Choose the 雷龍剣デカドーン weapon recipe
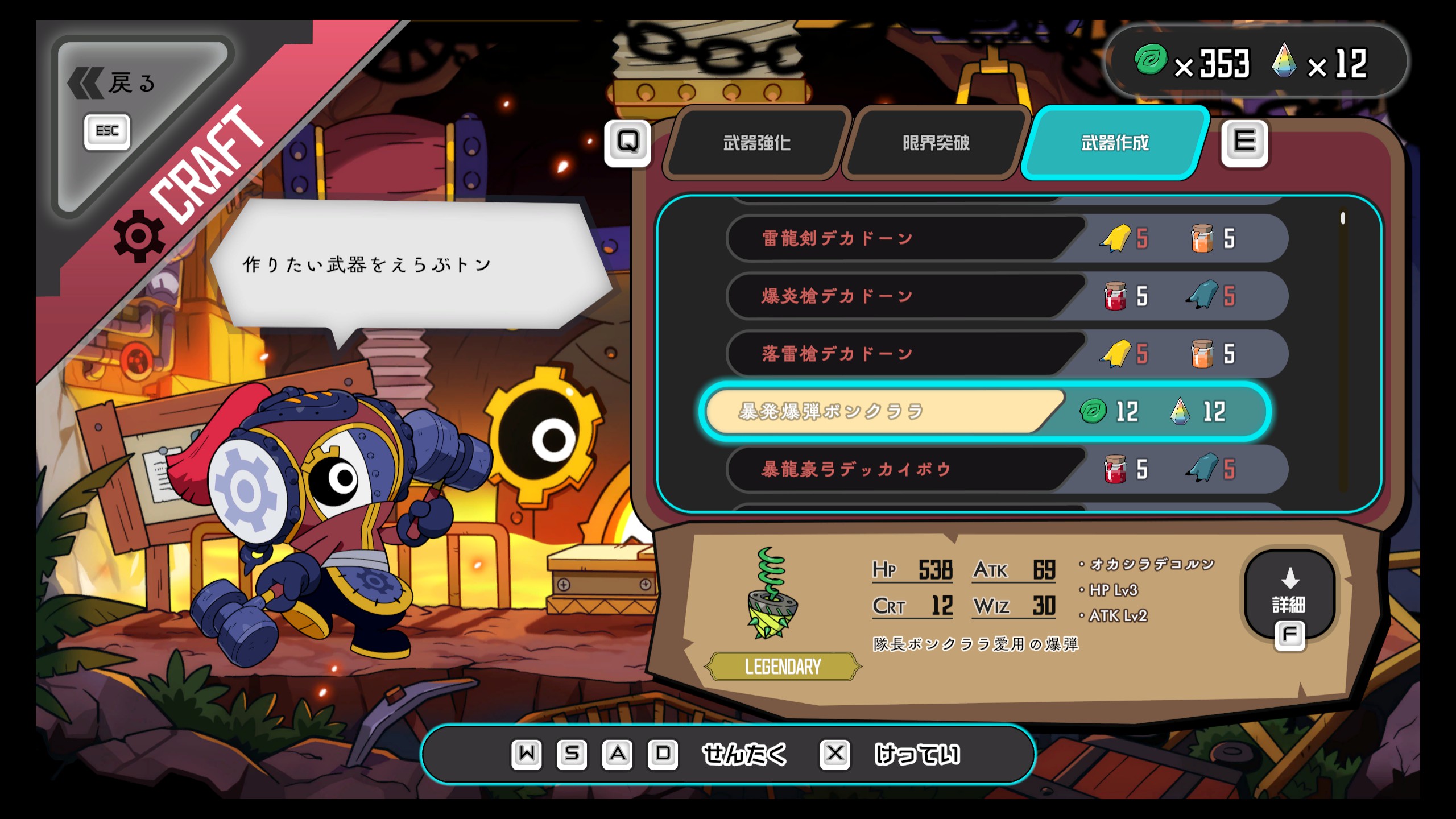Image resolution: width=1456 pixels, height=819 pixels. [904, 239]
